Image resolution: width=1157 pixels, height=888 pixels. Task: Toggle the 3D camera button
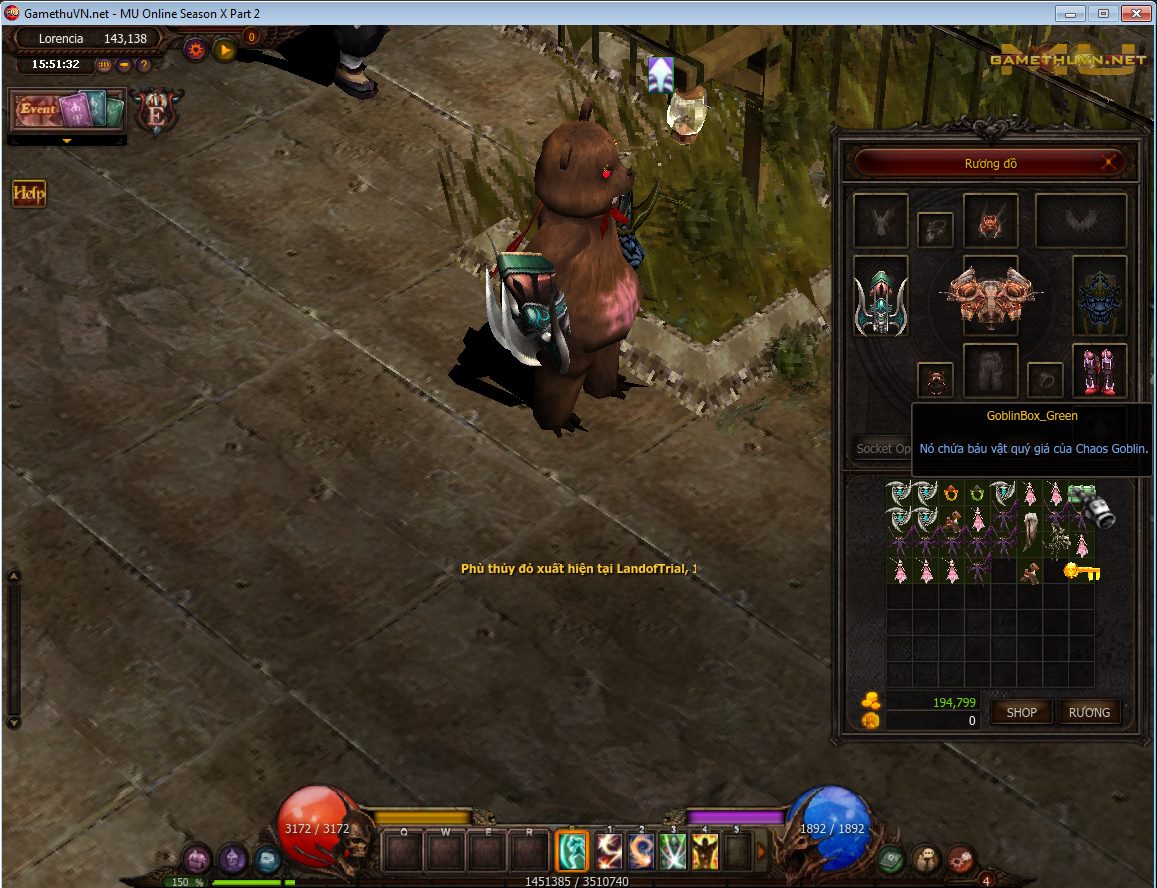[104, 65]
